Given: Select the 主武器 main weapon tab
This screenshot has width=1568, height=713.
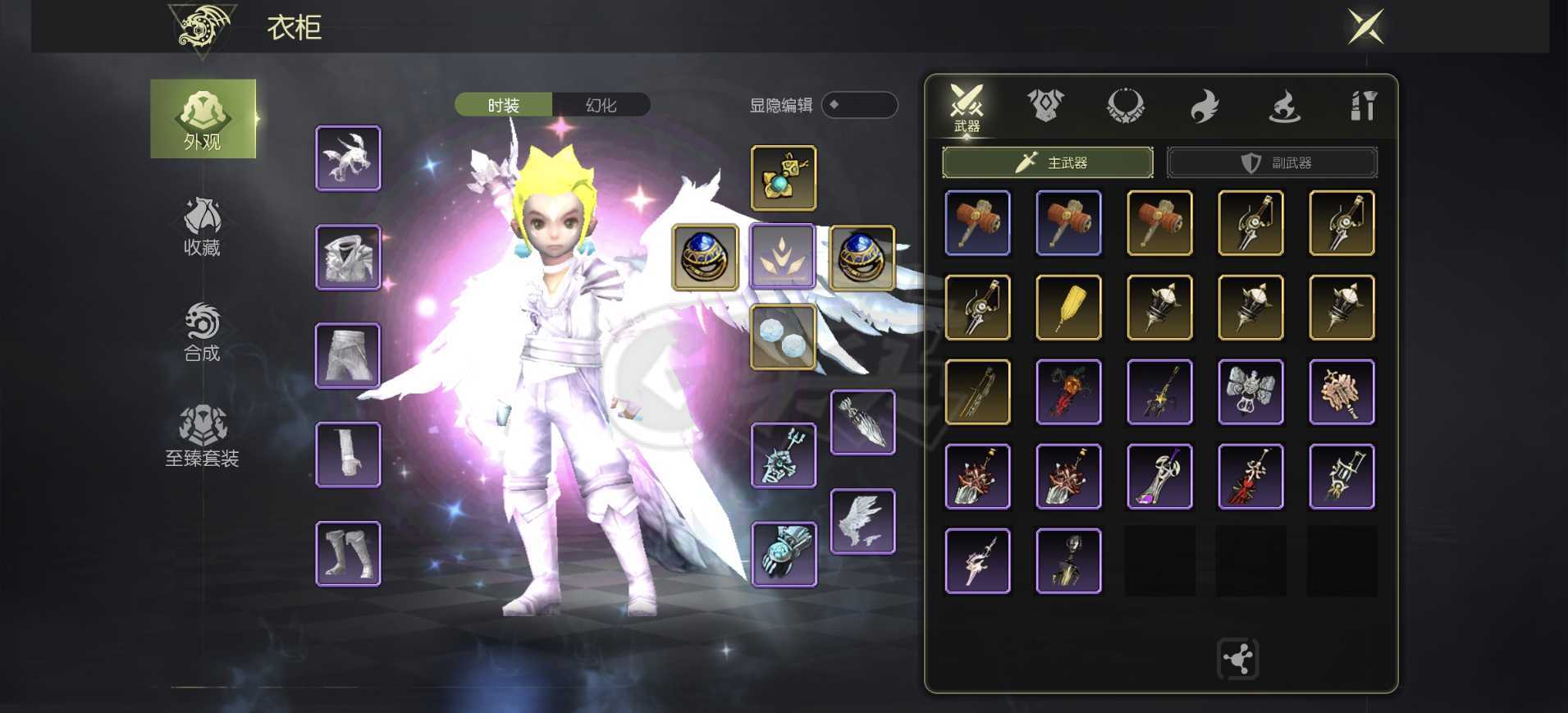Looking at the screenshot, I should [x=1048, y=162].
